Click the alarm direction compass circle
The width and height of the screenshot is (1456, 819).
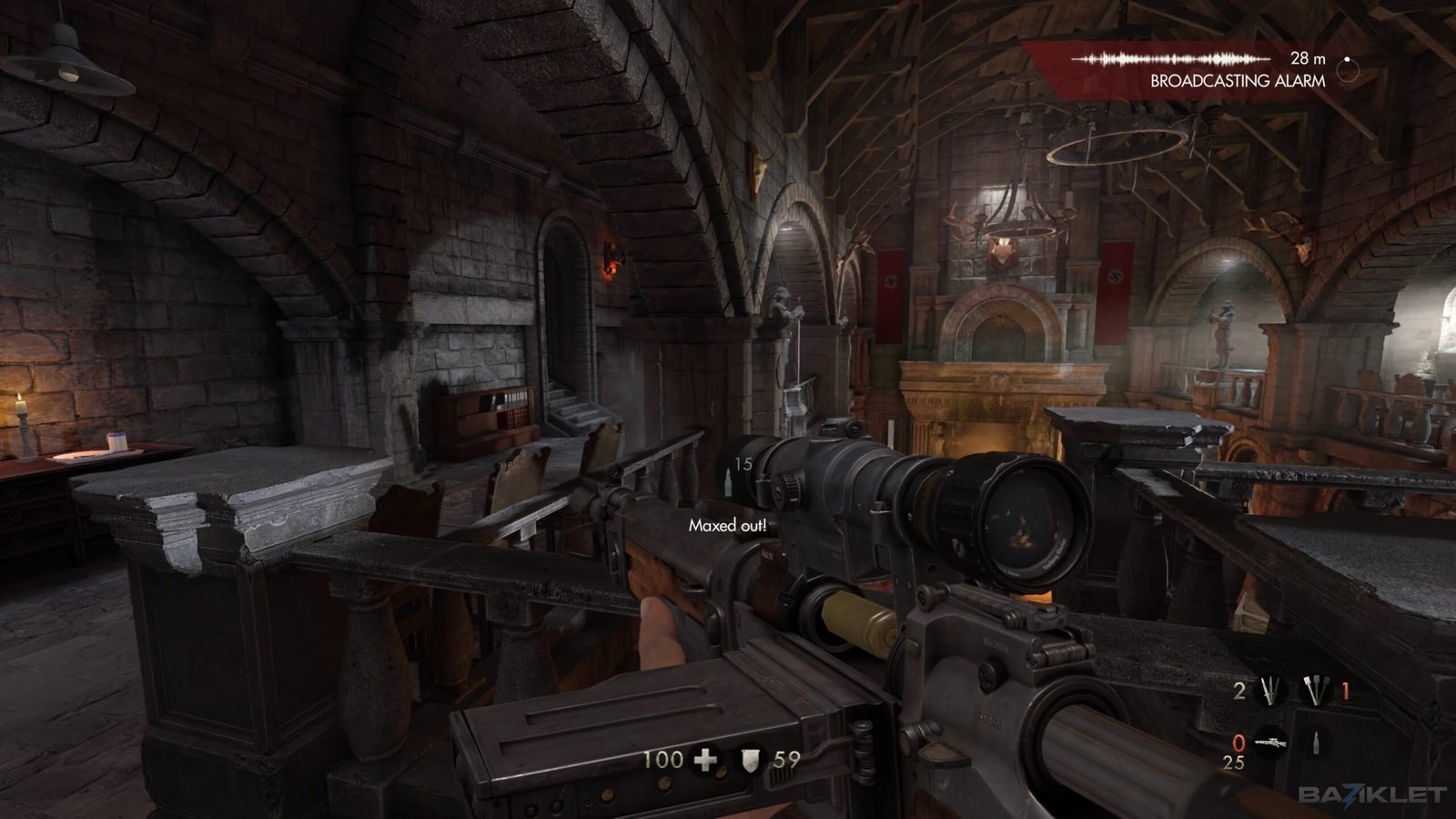1348,69
